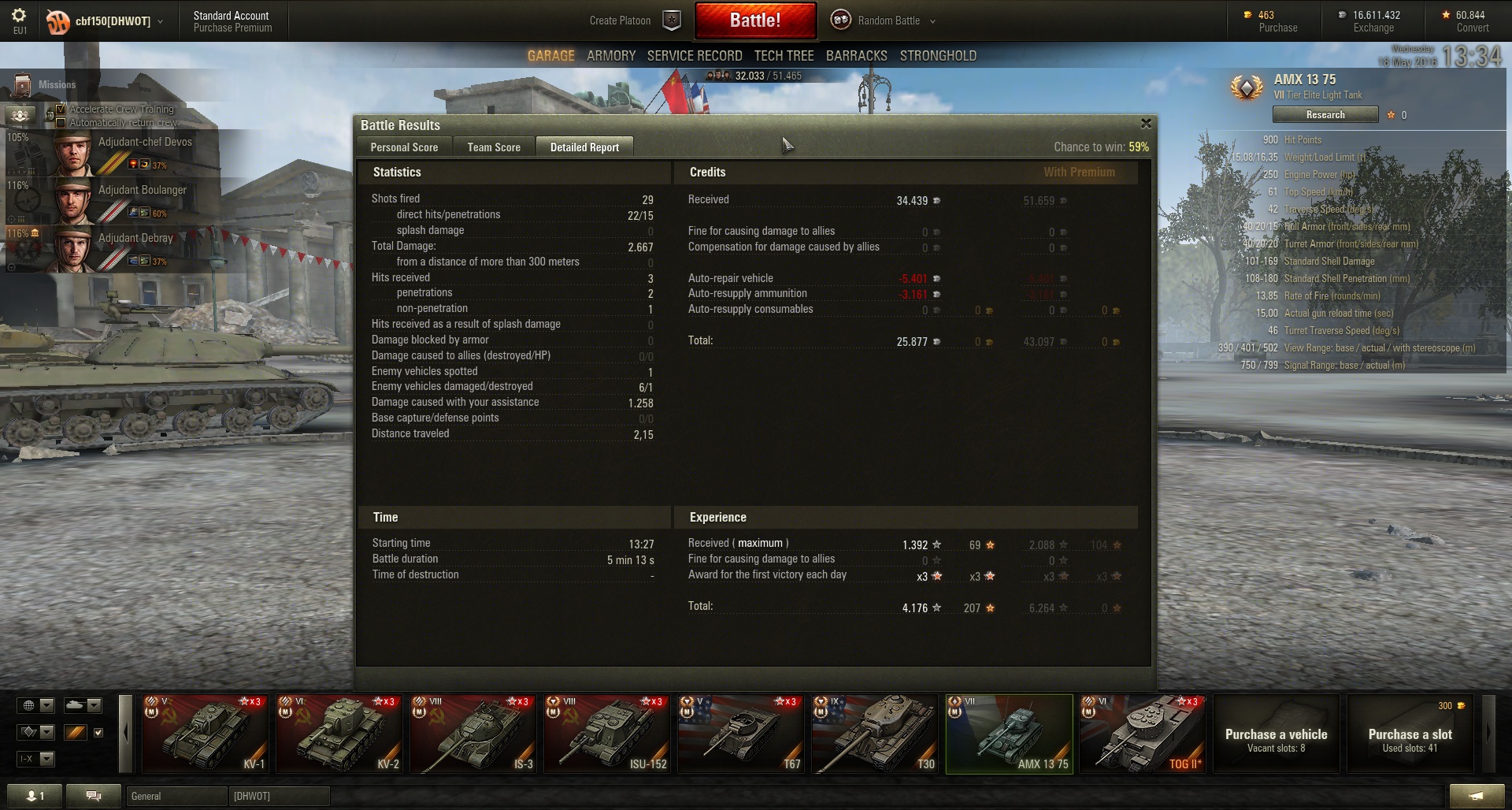
Task: Select crew member Adjudant-chef Devos
Action: 118,153
